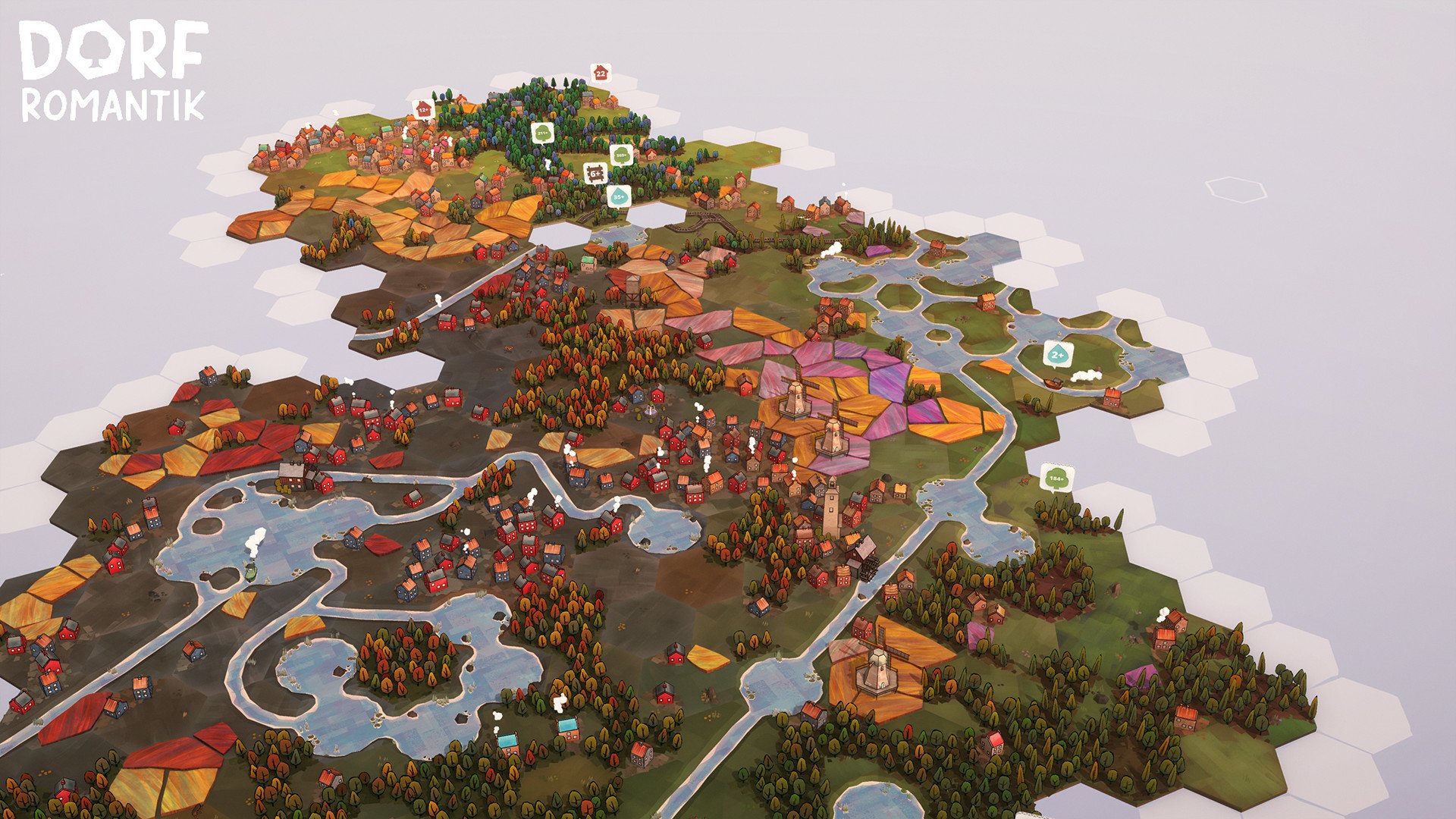Screen dimensions: 1456x819
Task: Click the 6+ fence quest marker
Action: 595,173
